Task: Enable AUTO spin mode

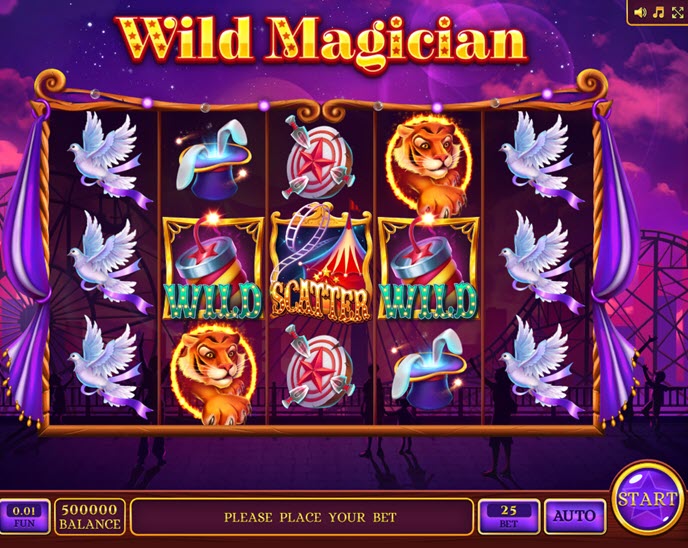Action: point(575,517)
